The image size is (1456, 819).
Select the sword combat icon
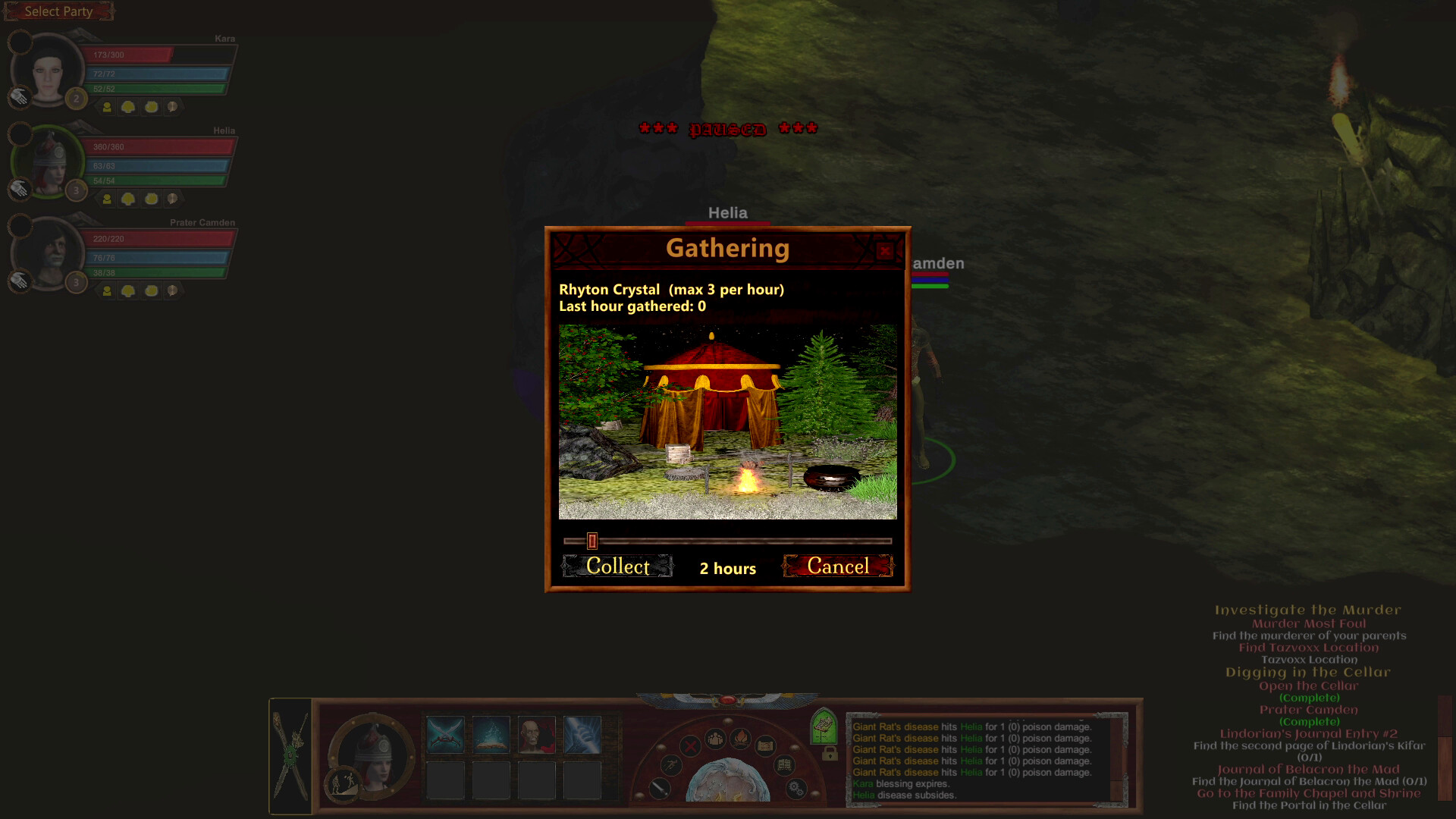tap(659, 790)
